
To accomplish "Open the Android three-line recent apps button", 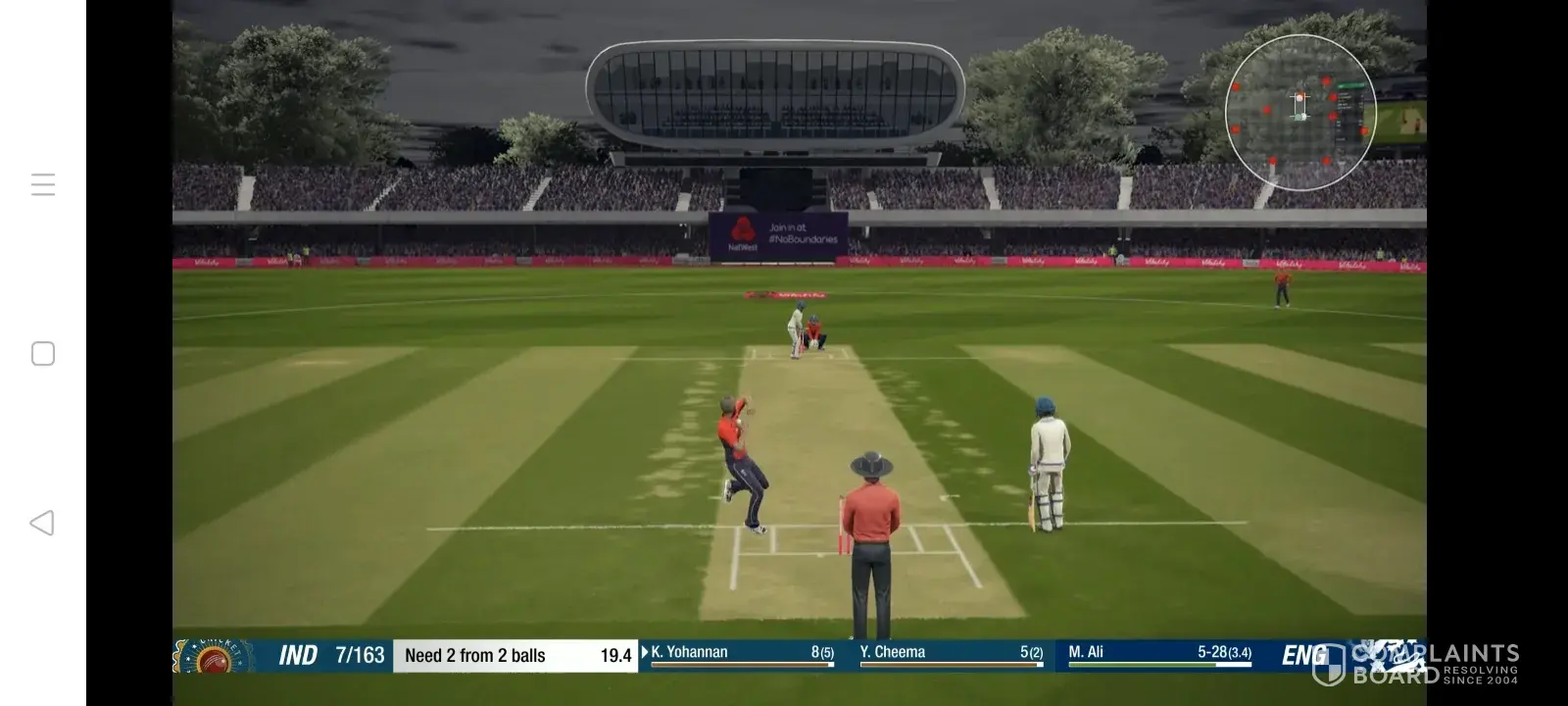I will 43,184.
